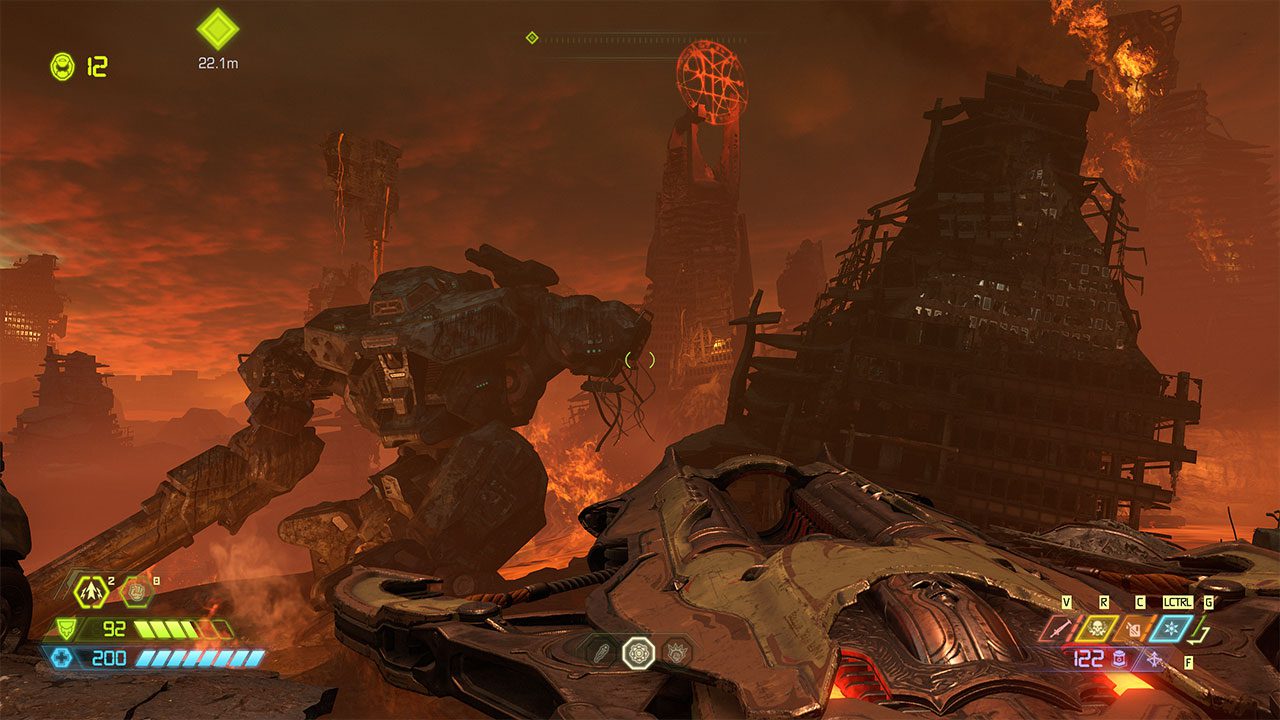Choose the highlighted center octagon rune icon
Screen dimensions: 1280x720
638,652
